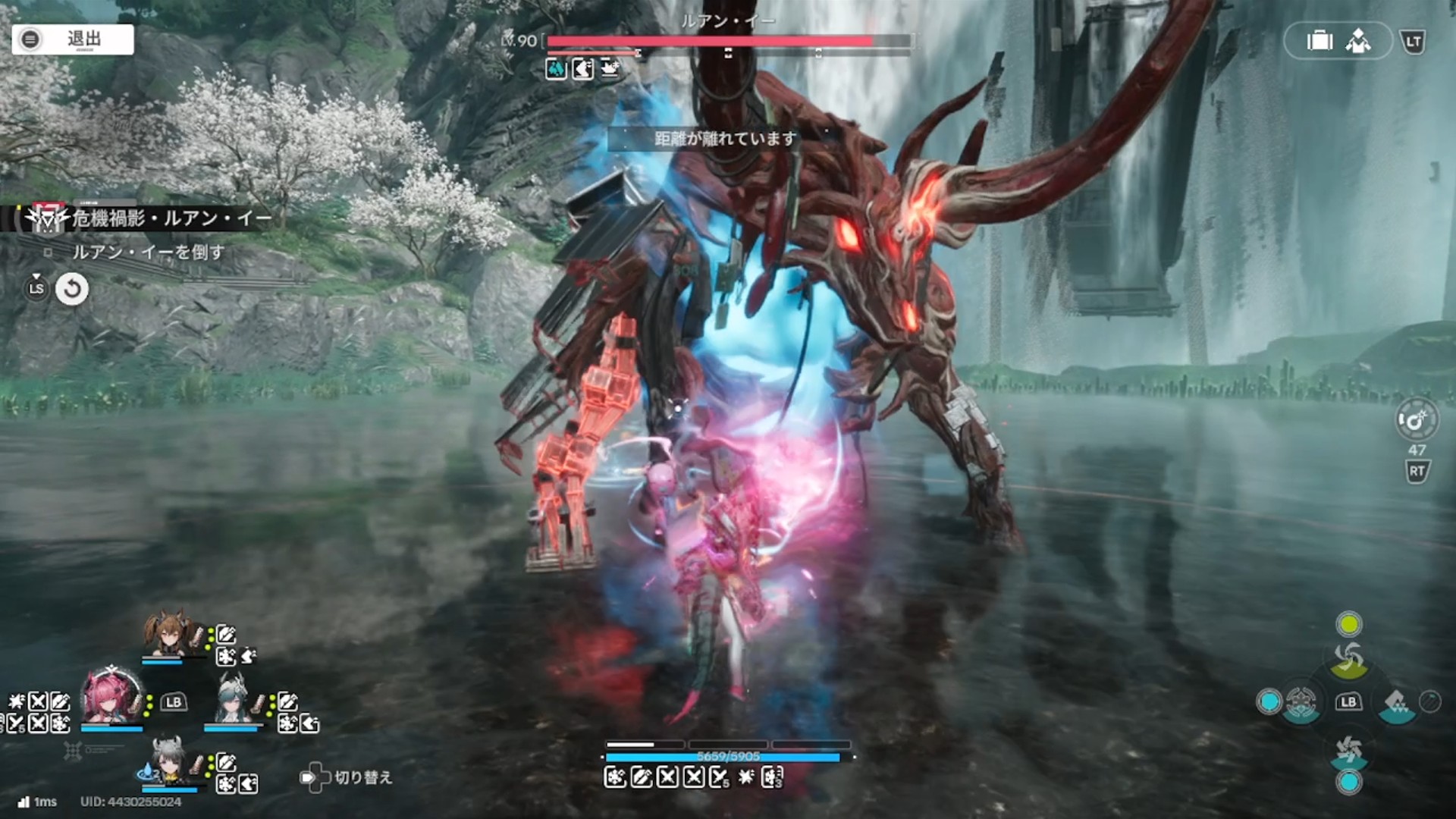
Task: Trigger the left-side teal combat skill
Action: tap(1301, 701)
